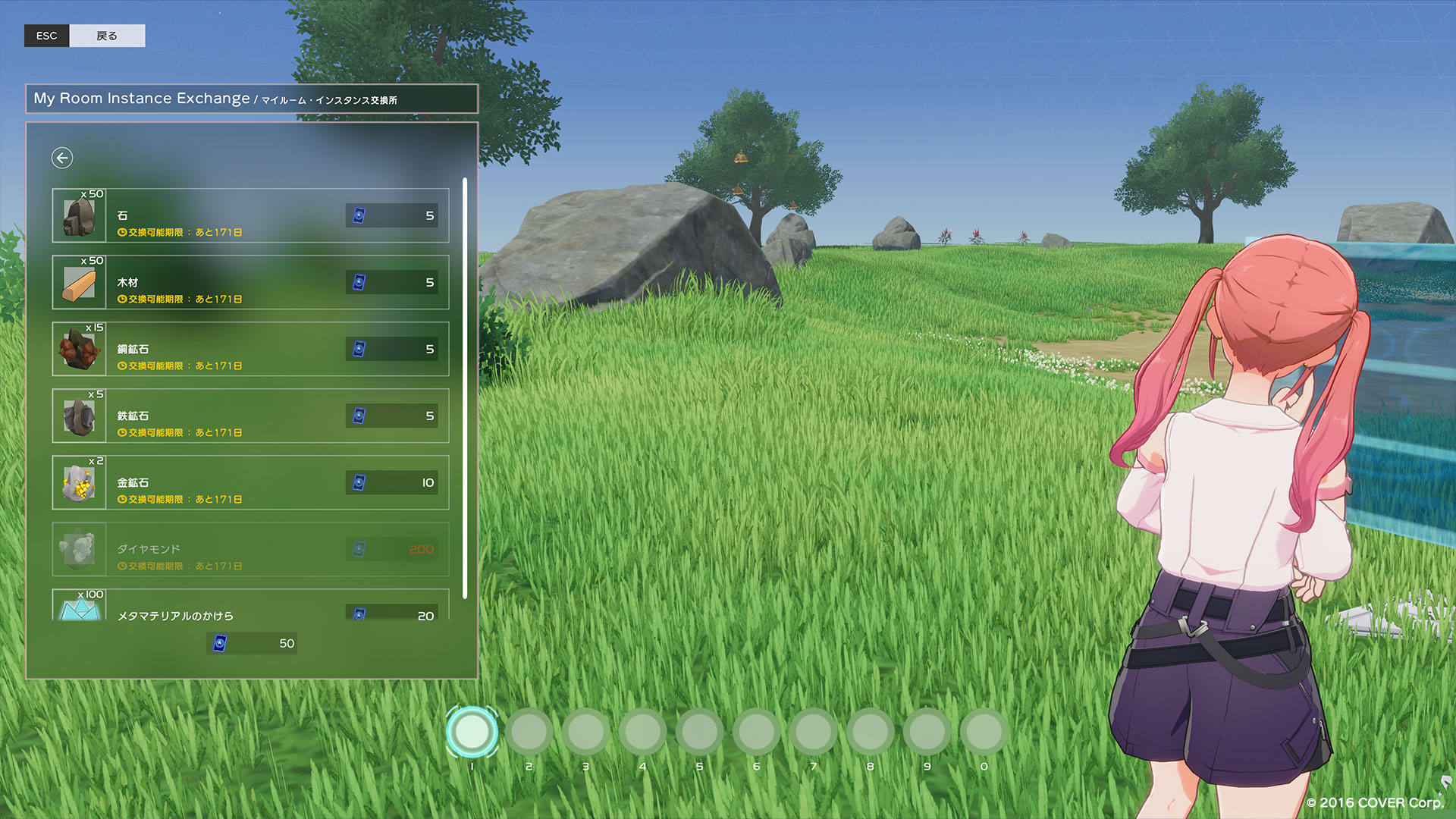This screenshot has height=819, width=1456.
Task: Select the highlighted hotbar slot 1
Action: point(472,732)
